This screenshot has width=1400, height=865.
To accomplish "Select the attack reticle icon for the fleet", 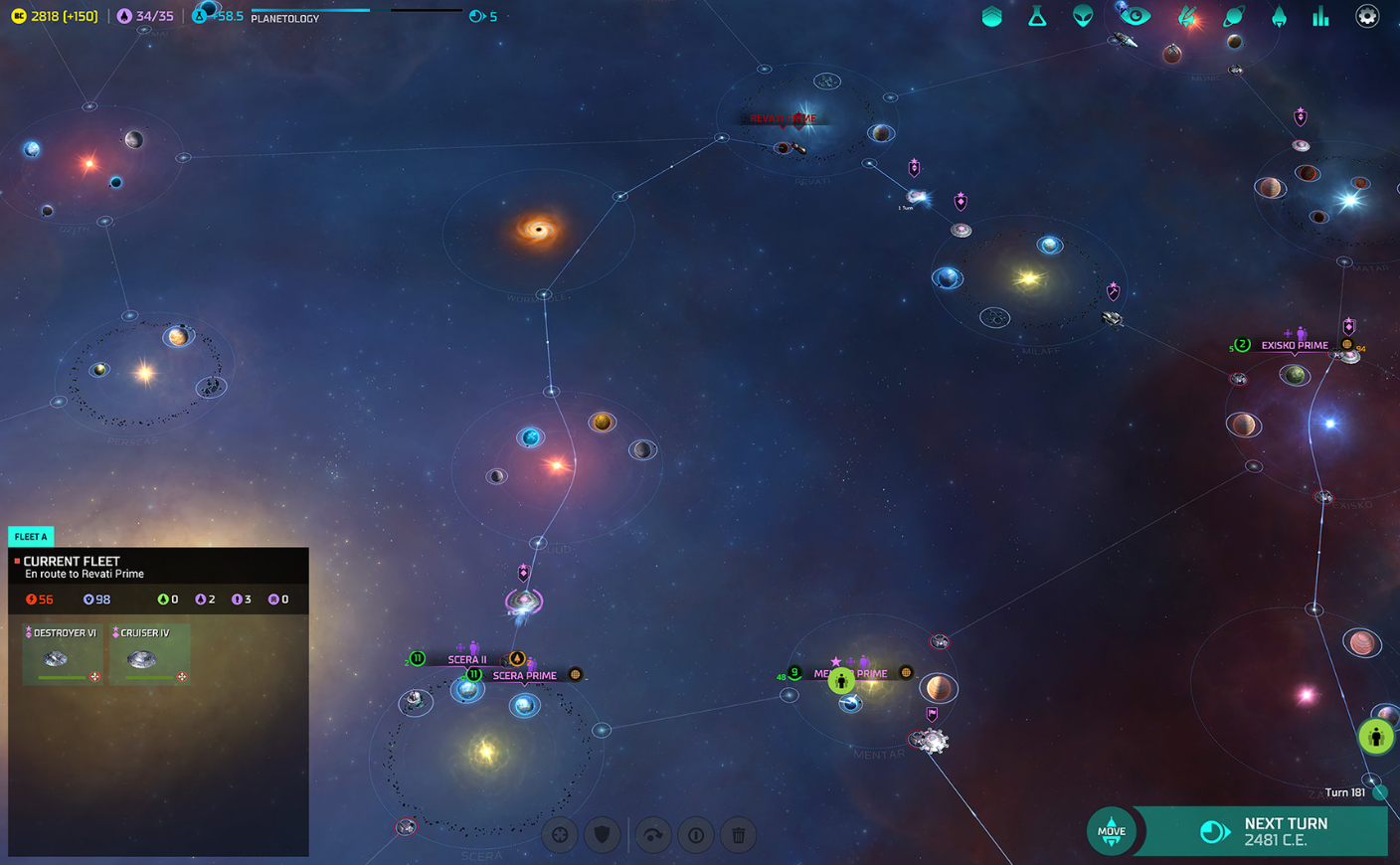I will [x=560, y=835].
